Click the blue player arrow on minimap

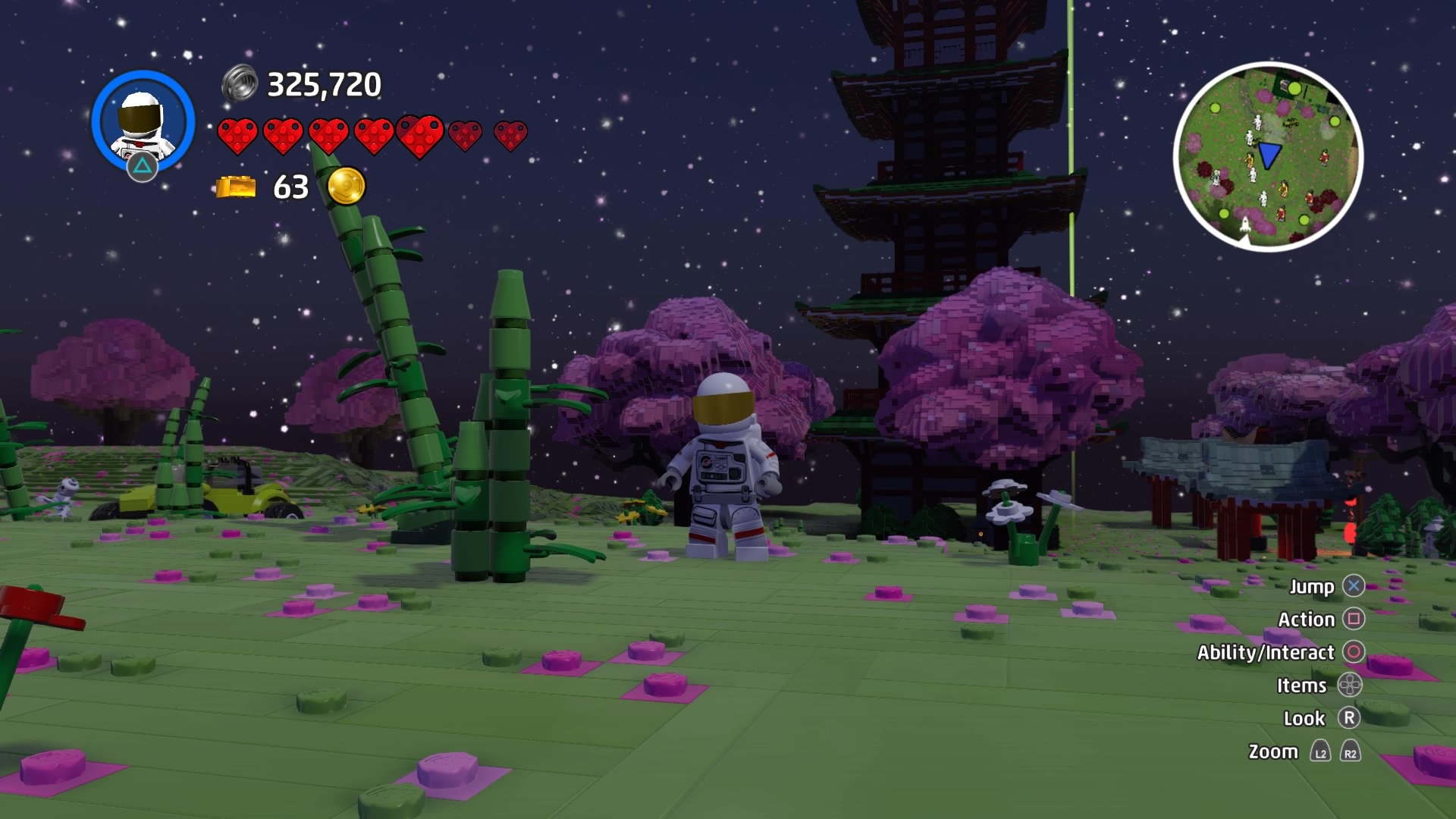coord(1269,155)
